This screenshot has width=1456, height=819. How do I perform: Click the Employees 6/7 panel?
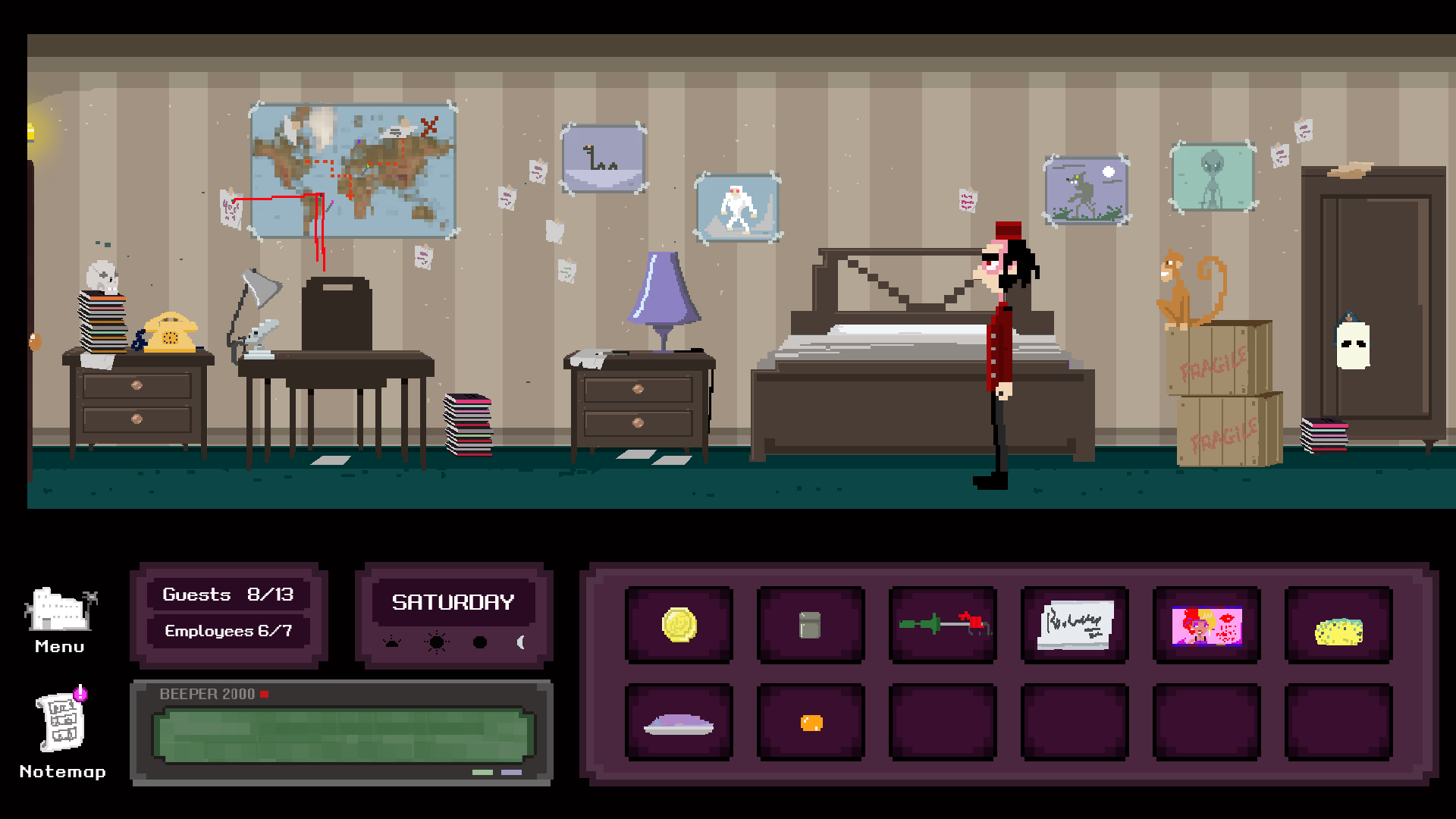(x=228, y=631)
